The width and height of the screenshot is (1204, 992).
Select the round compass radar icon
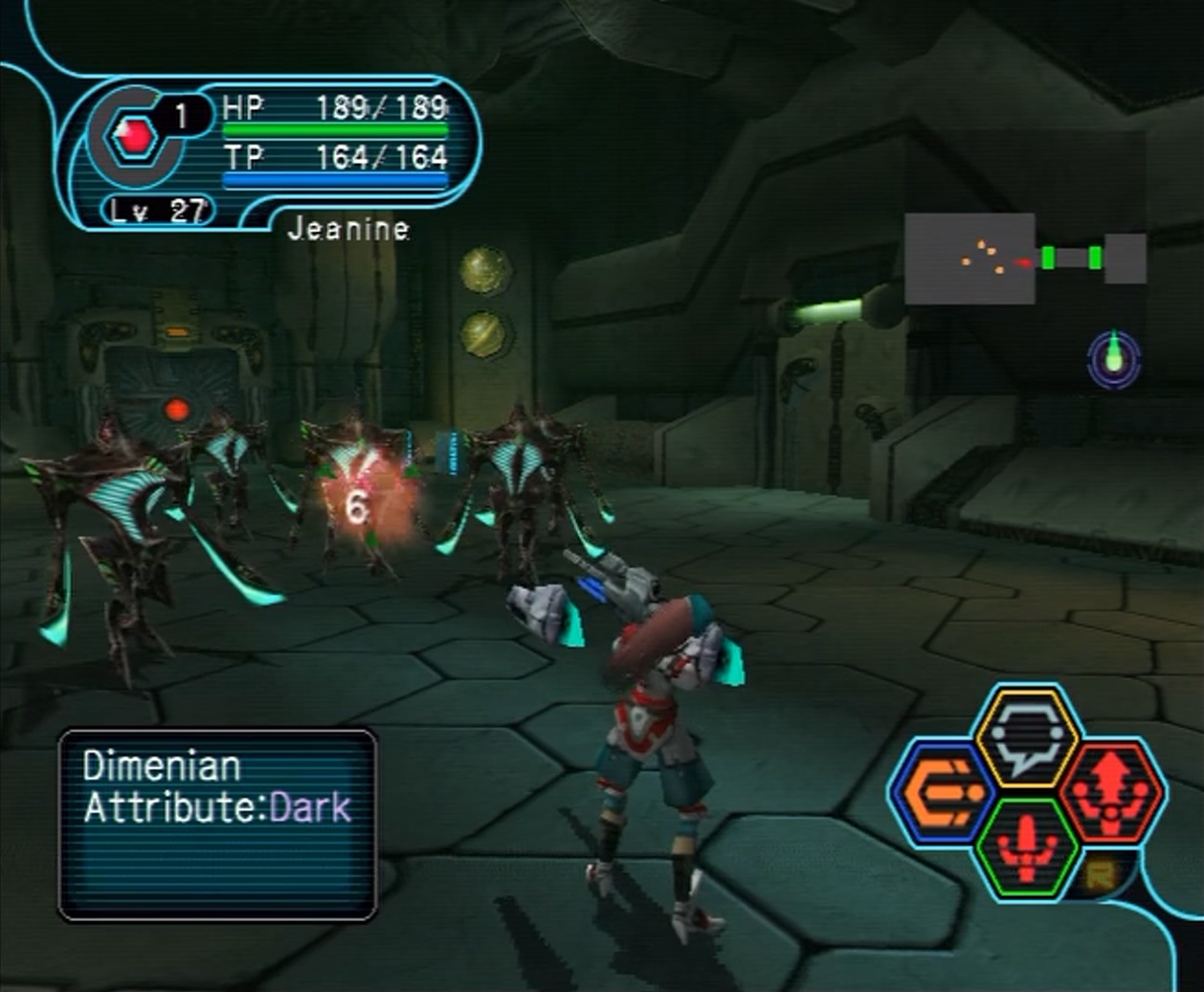[1114, 360]
